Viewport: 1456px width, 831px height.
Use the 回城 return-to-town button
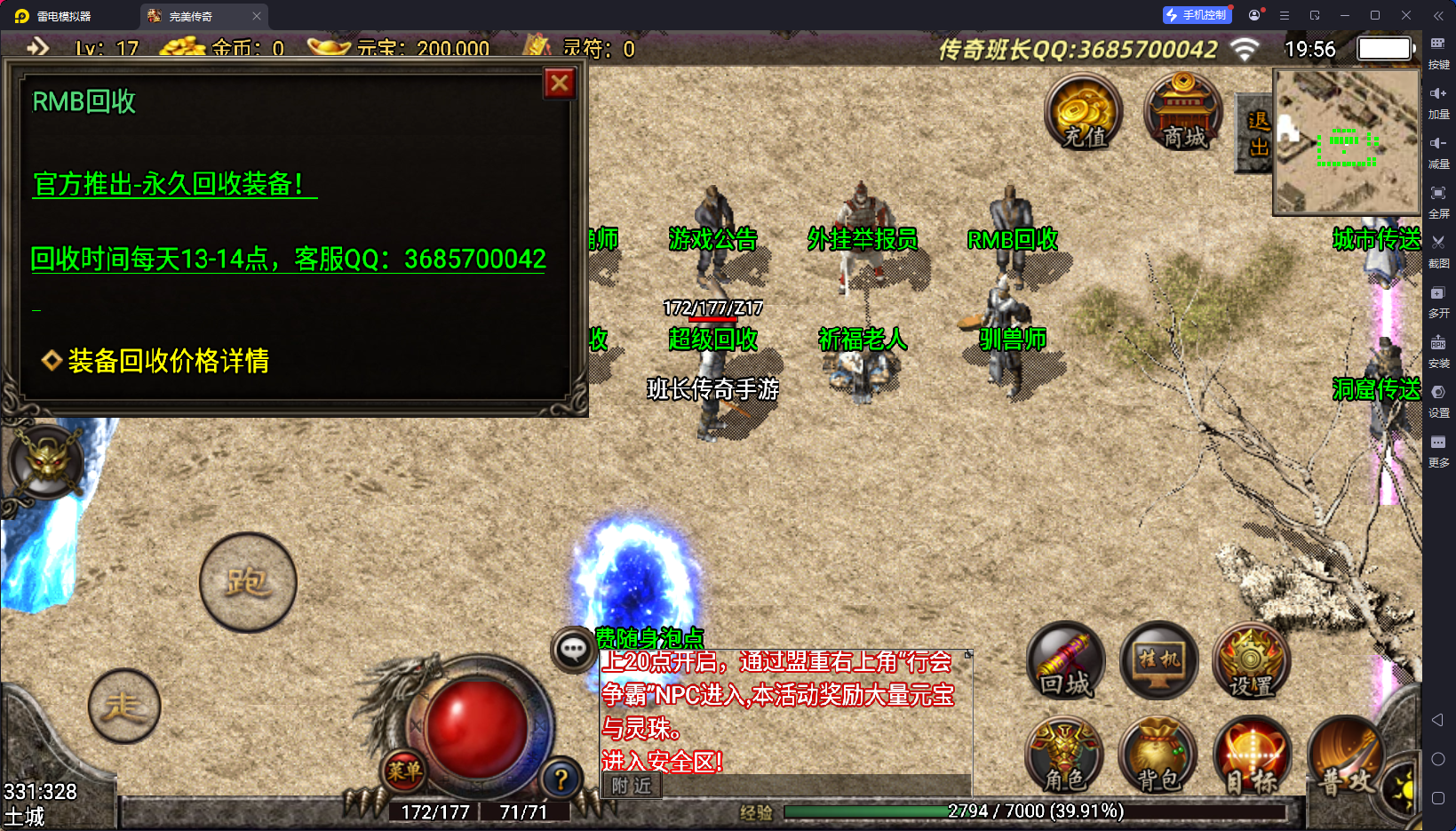point(1066,661)
